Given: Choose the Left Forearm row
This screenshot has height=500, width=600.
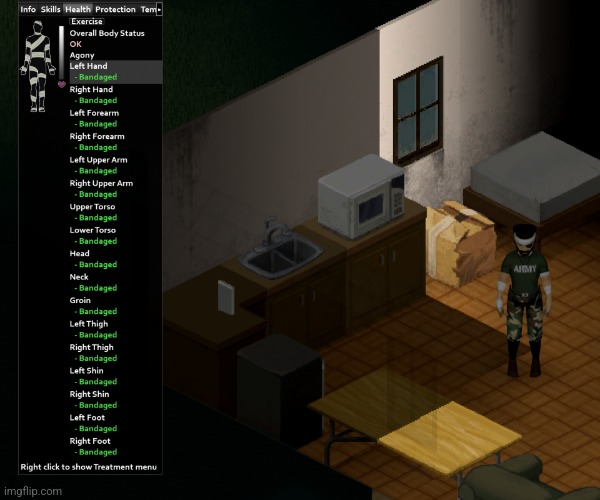Looking at the screenshot, I should click(94, 113).
